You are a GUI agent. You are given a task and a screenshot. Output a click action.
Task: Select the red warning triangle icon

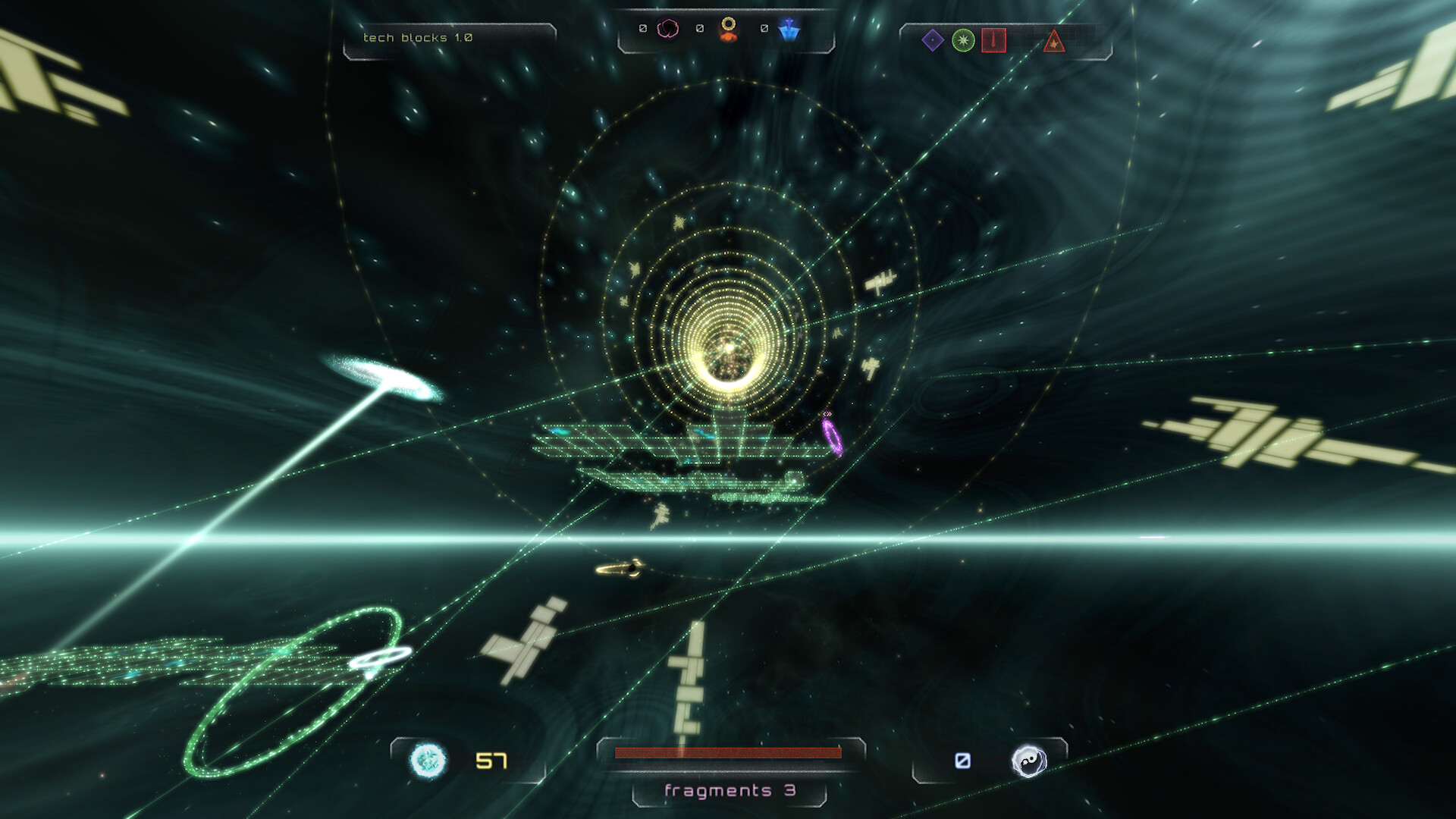click(1054, 43)
